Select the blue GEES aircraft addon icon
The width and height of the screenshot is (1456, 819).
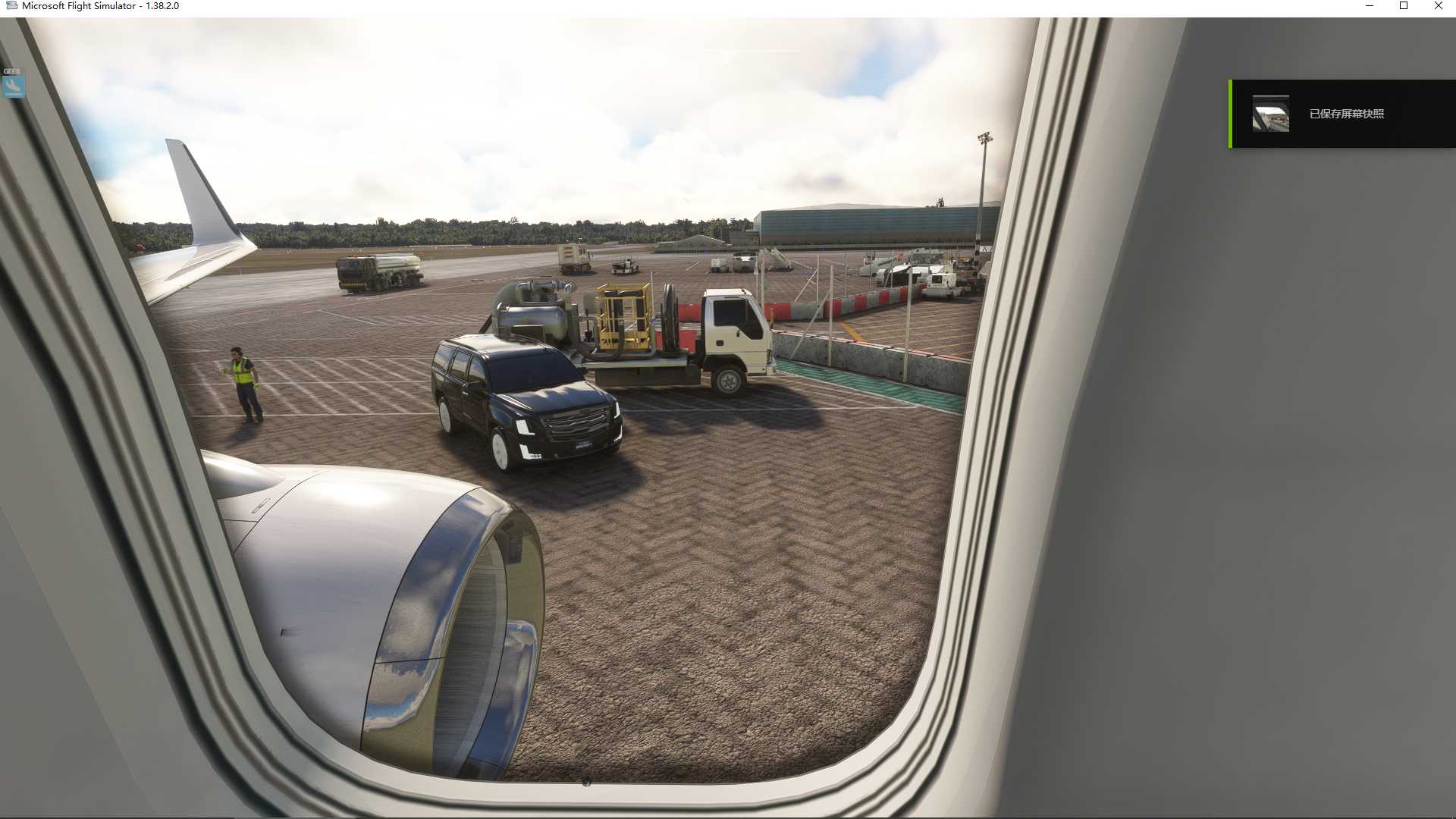click(x=12, y=86)
